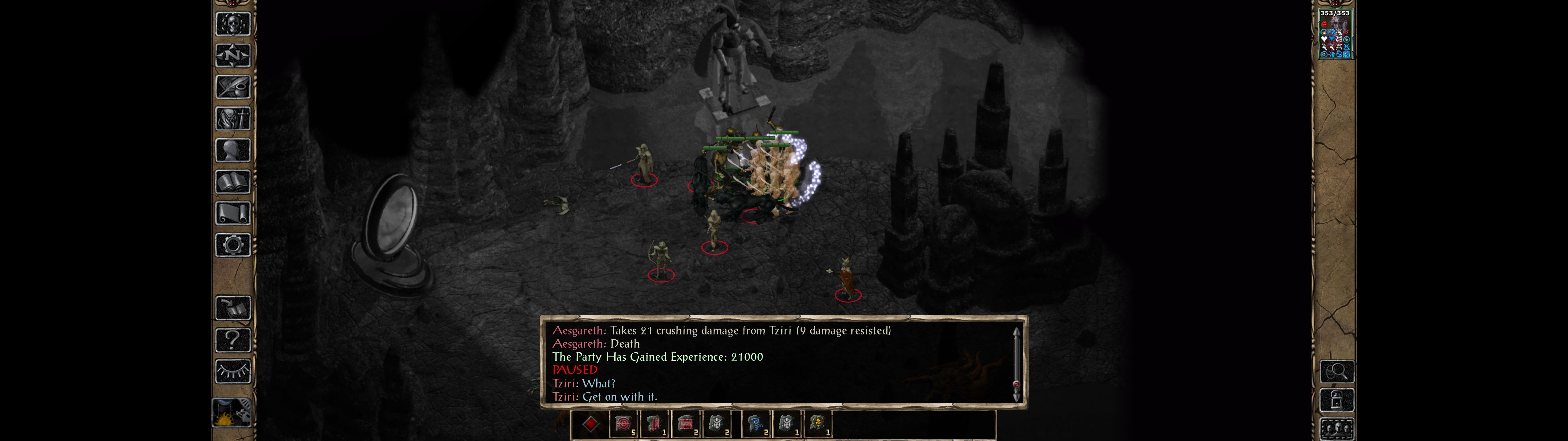The height and width of the screenshot is (441, 1568).
Task: Click the select all party button
Action: [x=1337, y=429]
